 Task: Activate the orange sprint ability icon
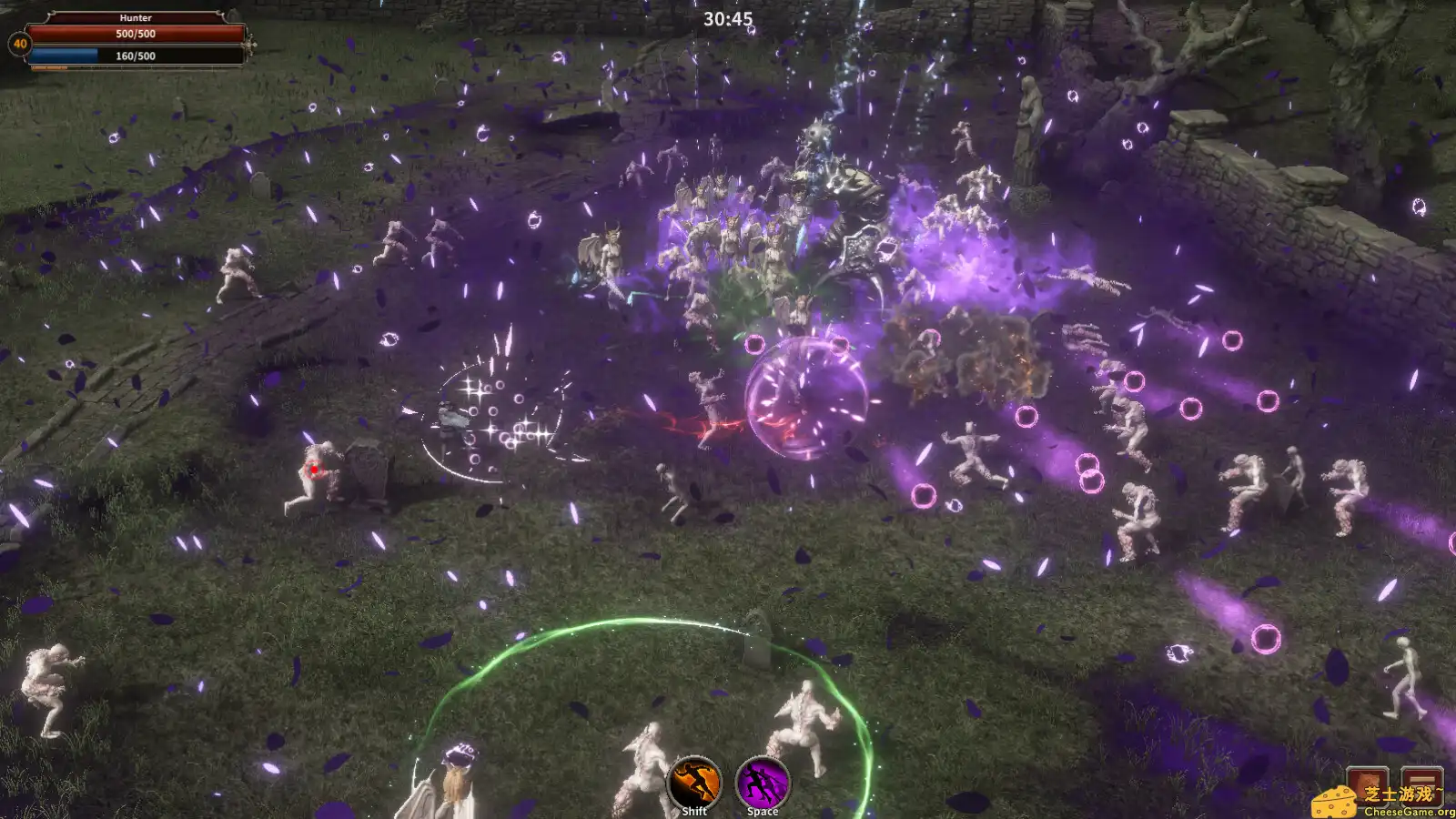tap(694, 781)
